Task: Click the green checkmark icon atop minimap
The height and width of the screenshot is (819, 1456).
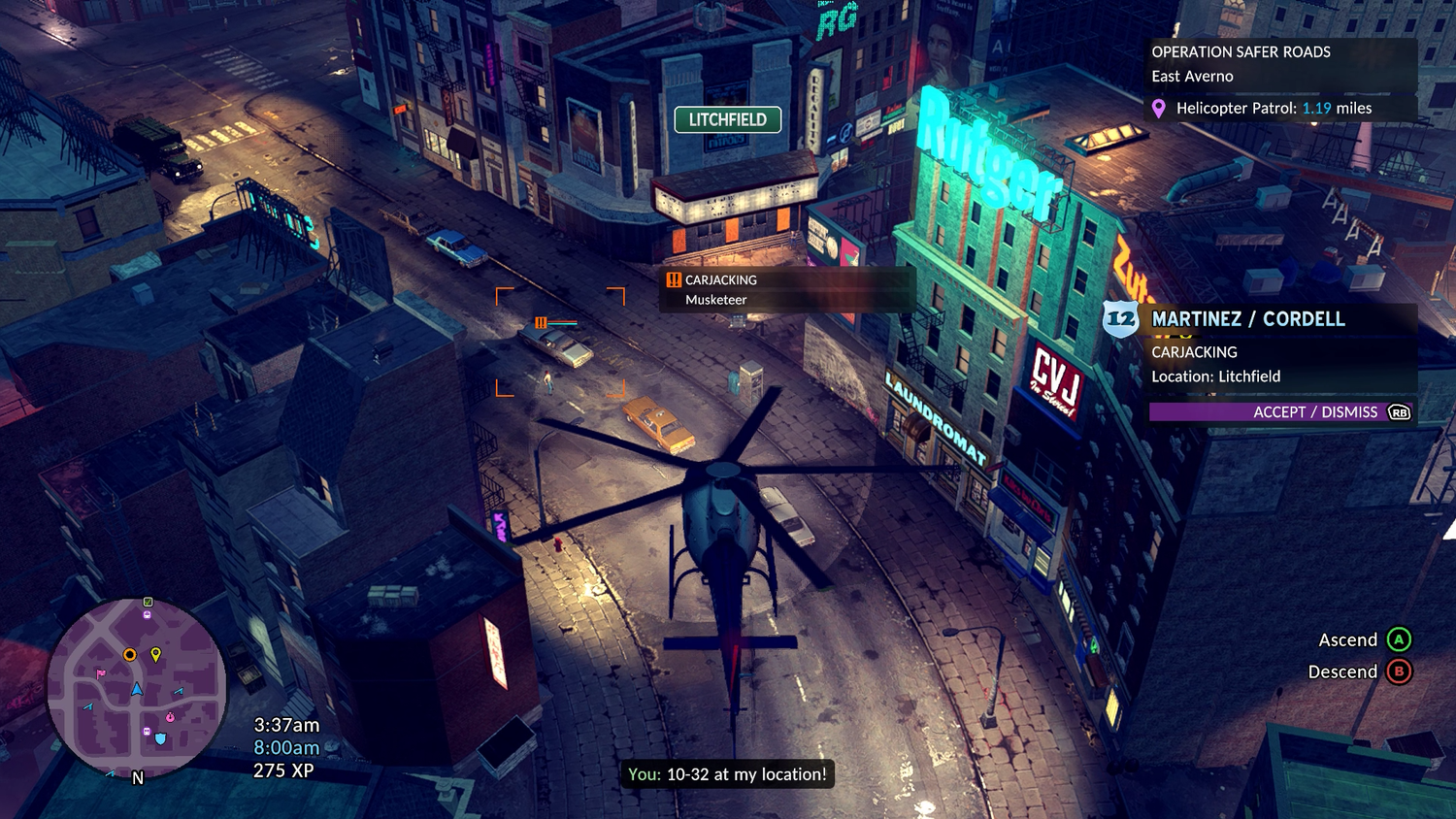Action: [148, 602]
